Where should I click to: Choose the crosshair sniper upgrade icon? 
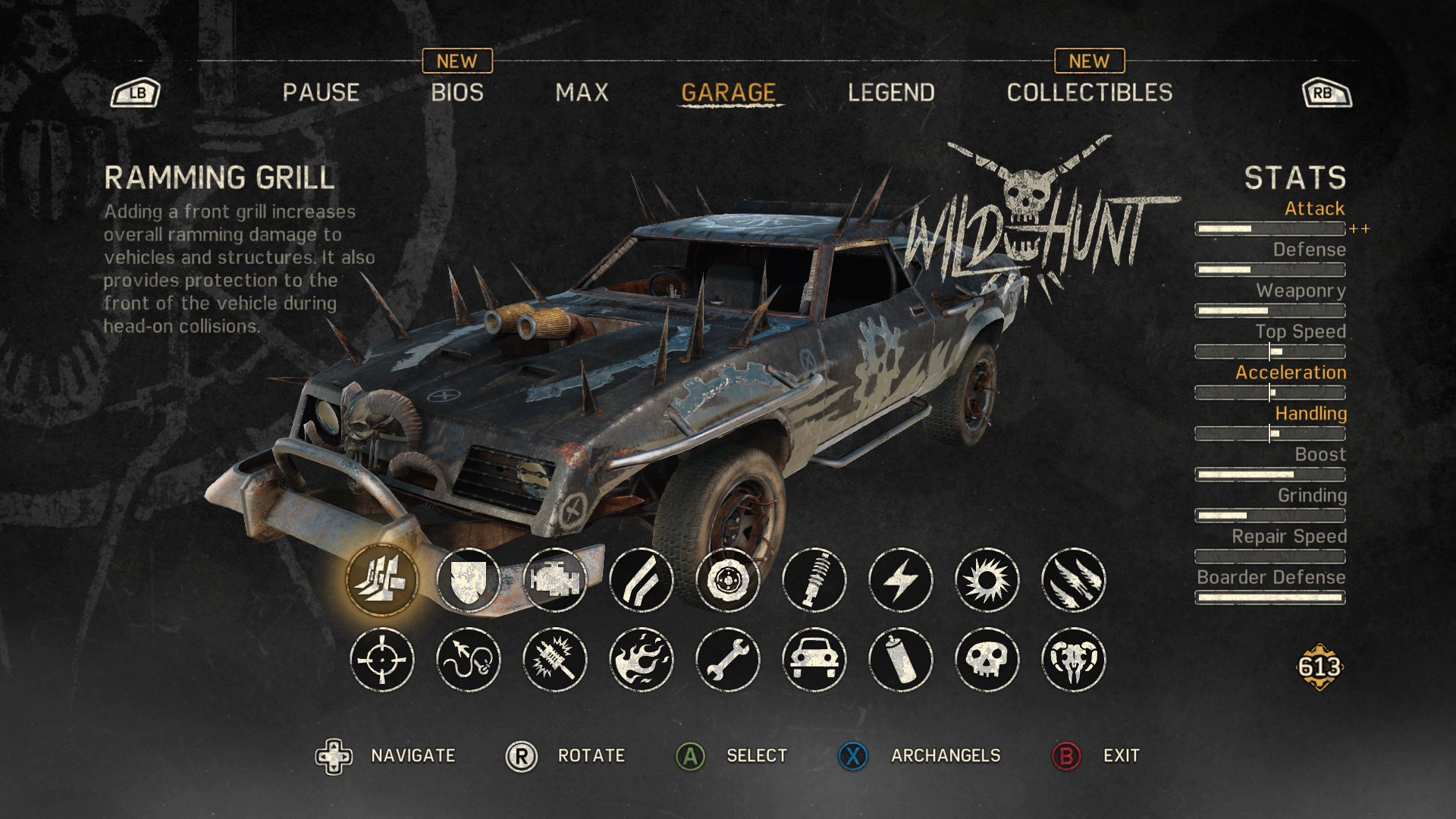click(382, 660)
